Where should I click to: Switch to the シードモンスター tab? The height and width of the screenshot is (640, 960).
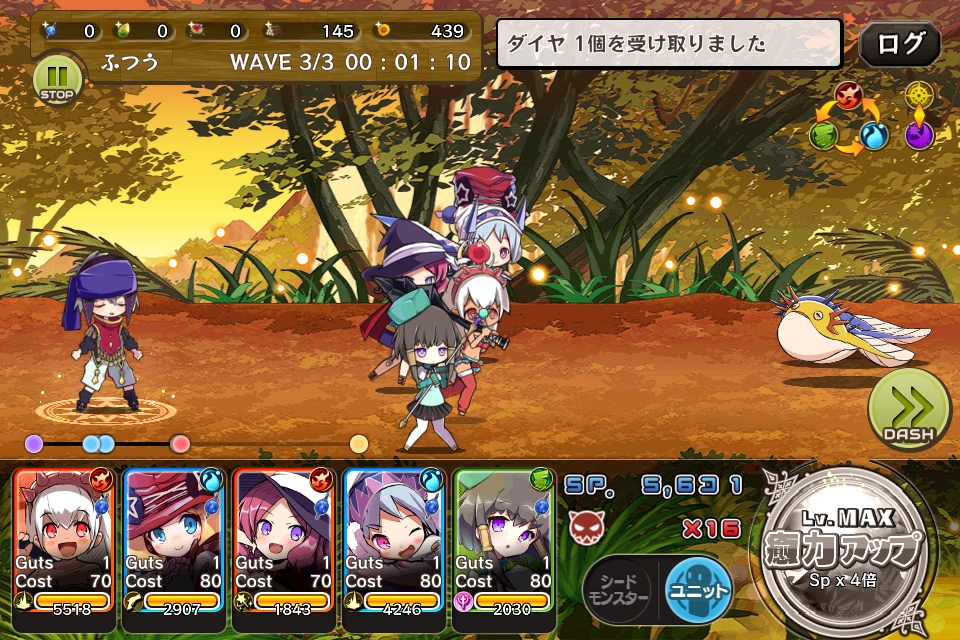point(617,589)
